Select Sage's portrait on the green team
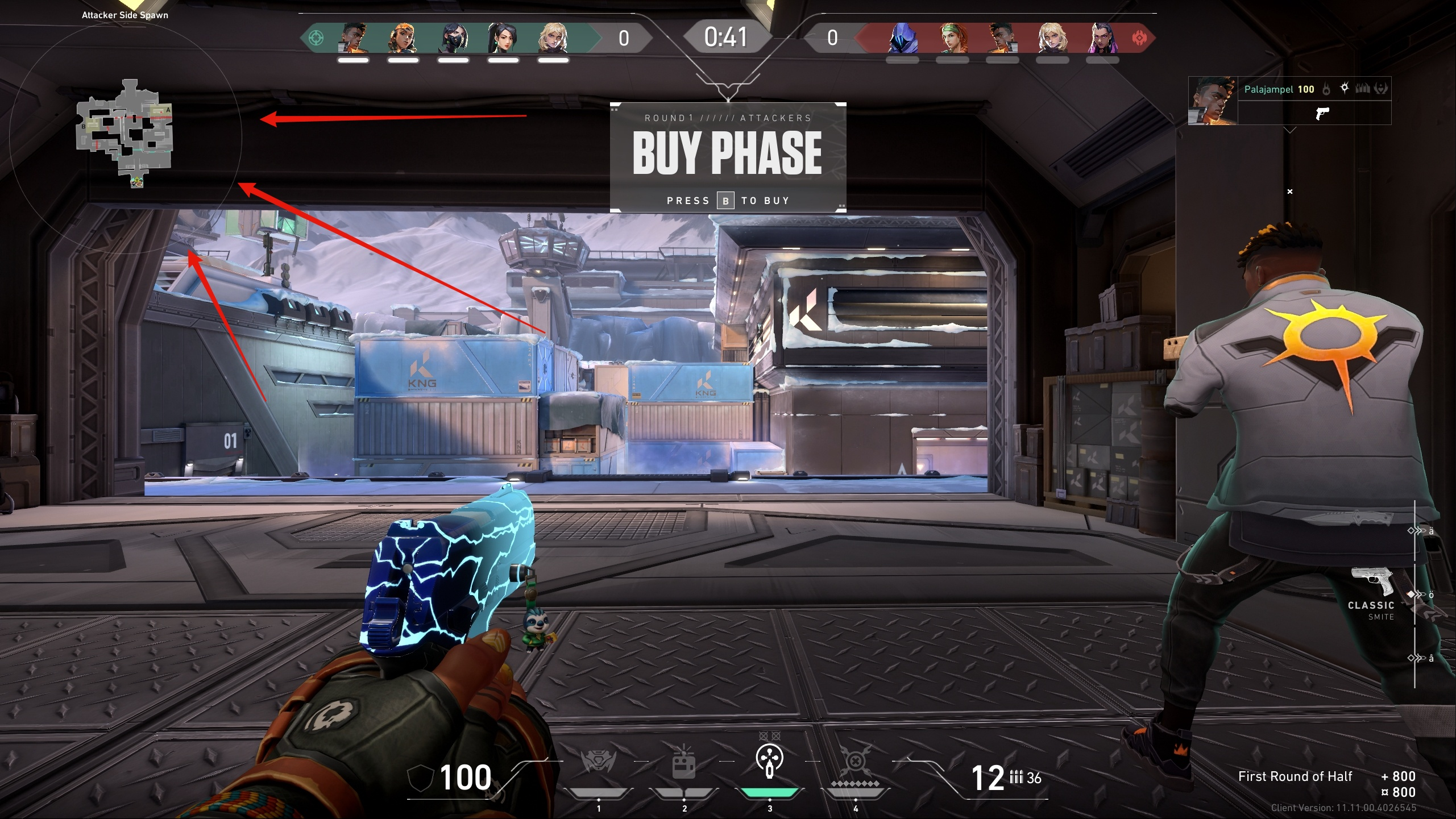The image size is (1456, 819). (x=503, y=38)
